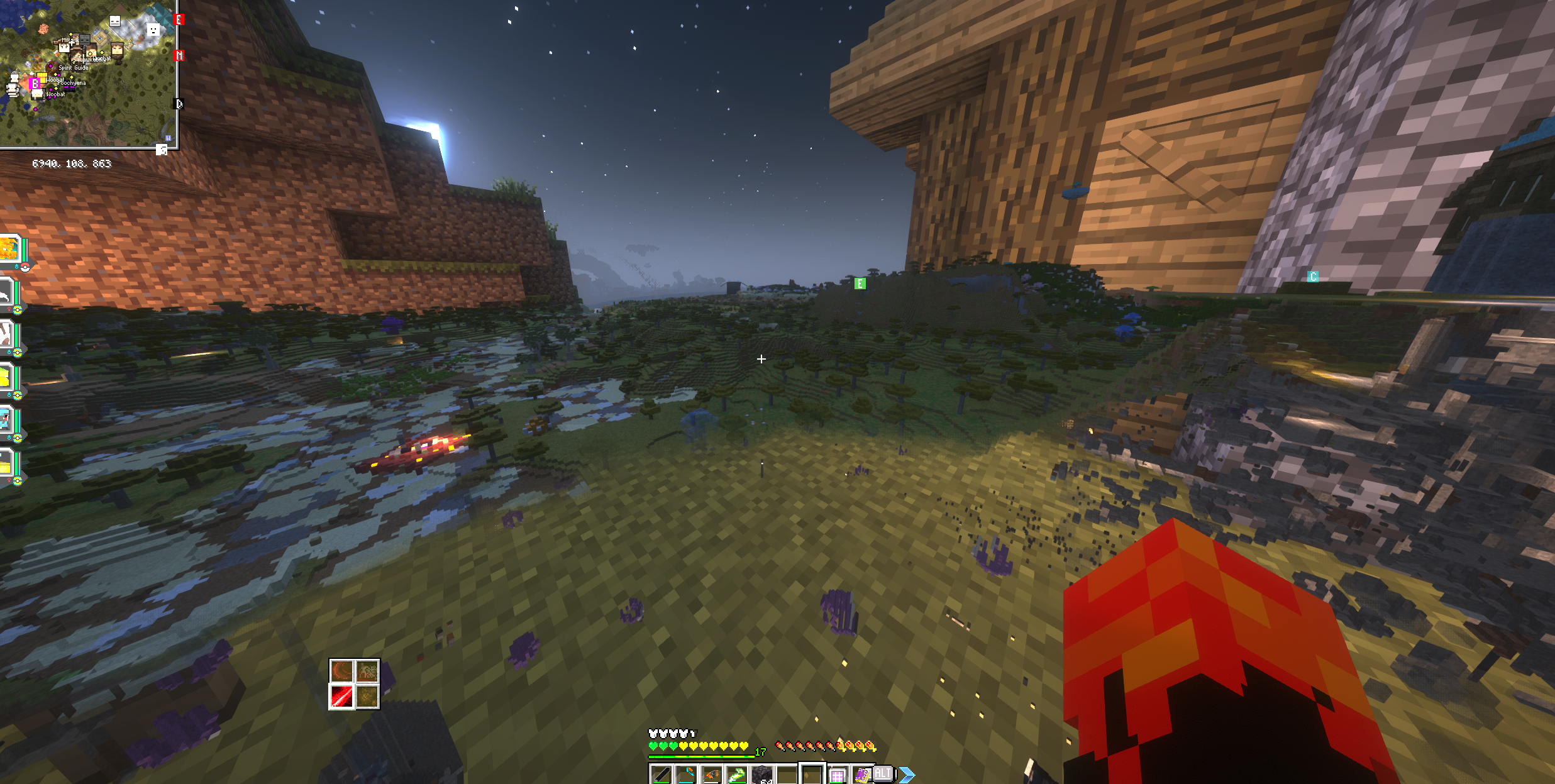Click the Poochyena marker on the minimap
Image resolution: width=1555 pixels, height=784 pixels.
[x=73, y=82]
